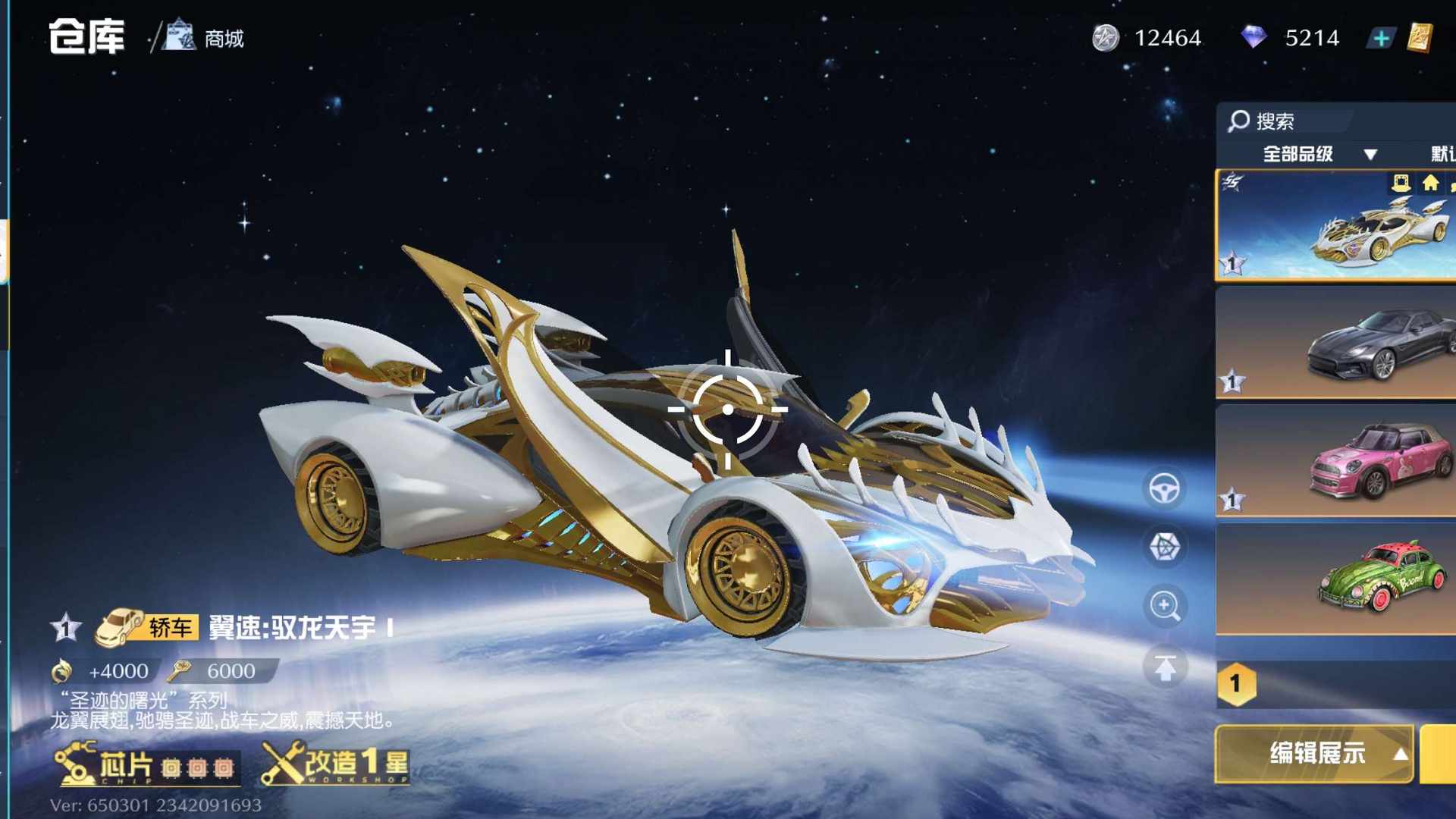Select the white-gold dragon car thumbnail
The width and height of the screenshot is (1456, 819).
(x=1336, y=226)
